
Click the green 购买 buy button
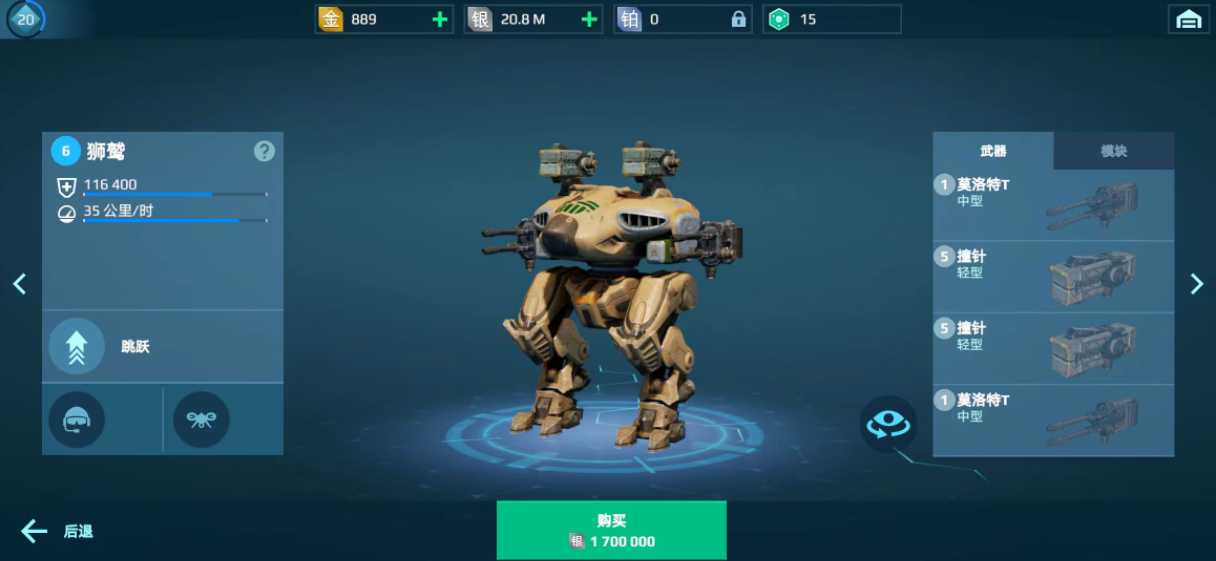click(611, 530)
